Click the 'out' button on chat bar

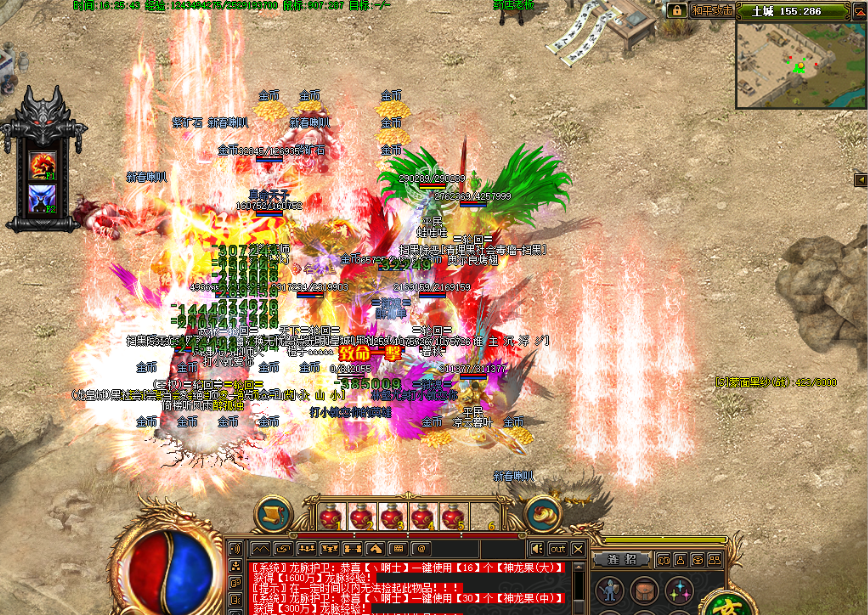(x=557, y=549)
